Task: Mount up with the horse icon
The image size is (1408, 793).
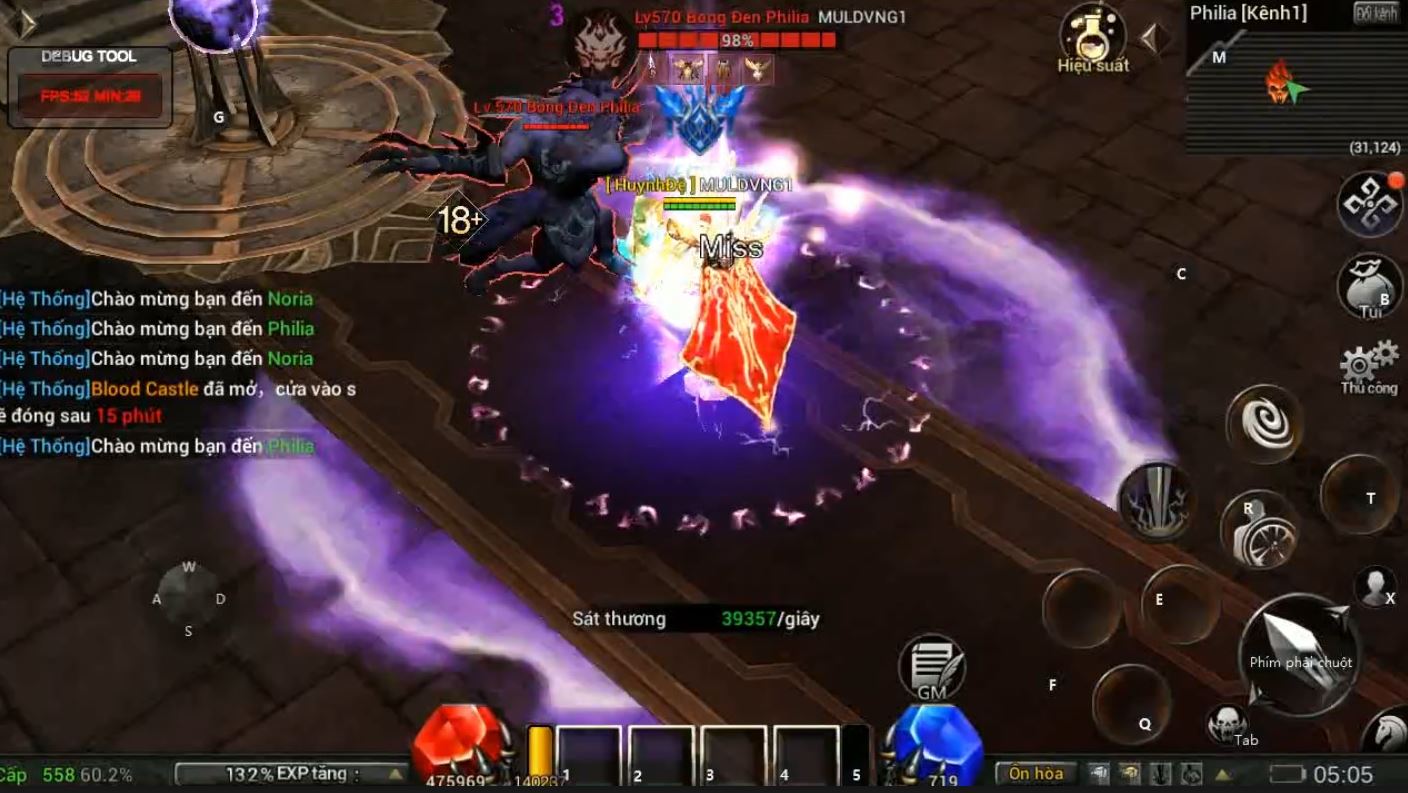Action: [x=1389, y=732]
